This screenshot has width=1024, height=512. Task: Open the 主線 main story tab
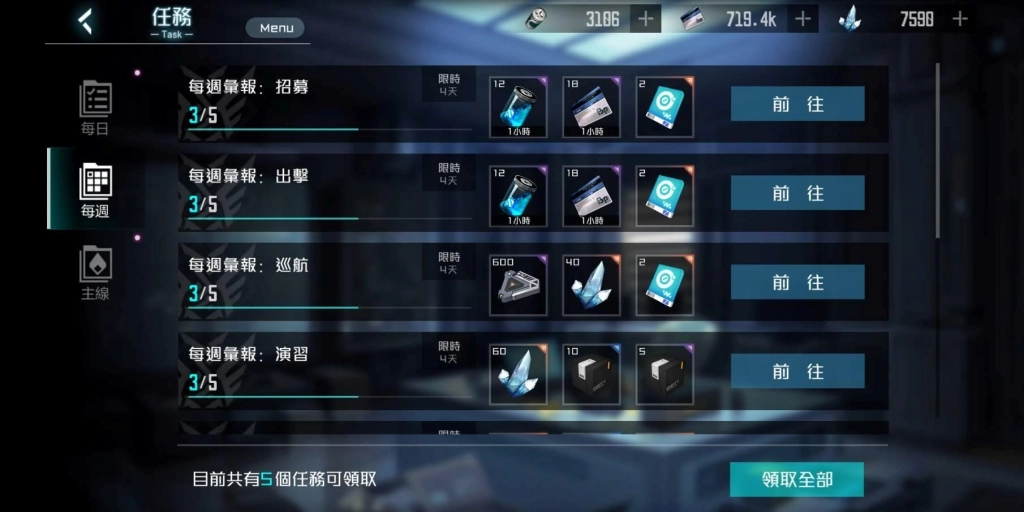pyautogui.click(x=95, y=273)
